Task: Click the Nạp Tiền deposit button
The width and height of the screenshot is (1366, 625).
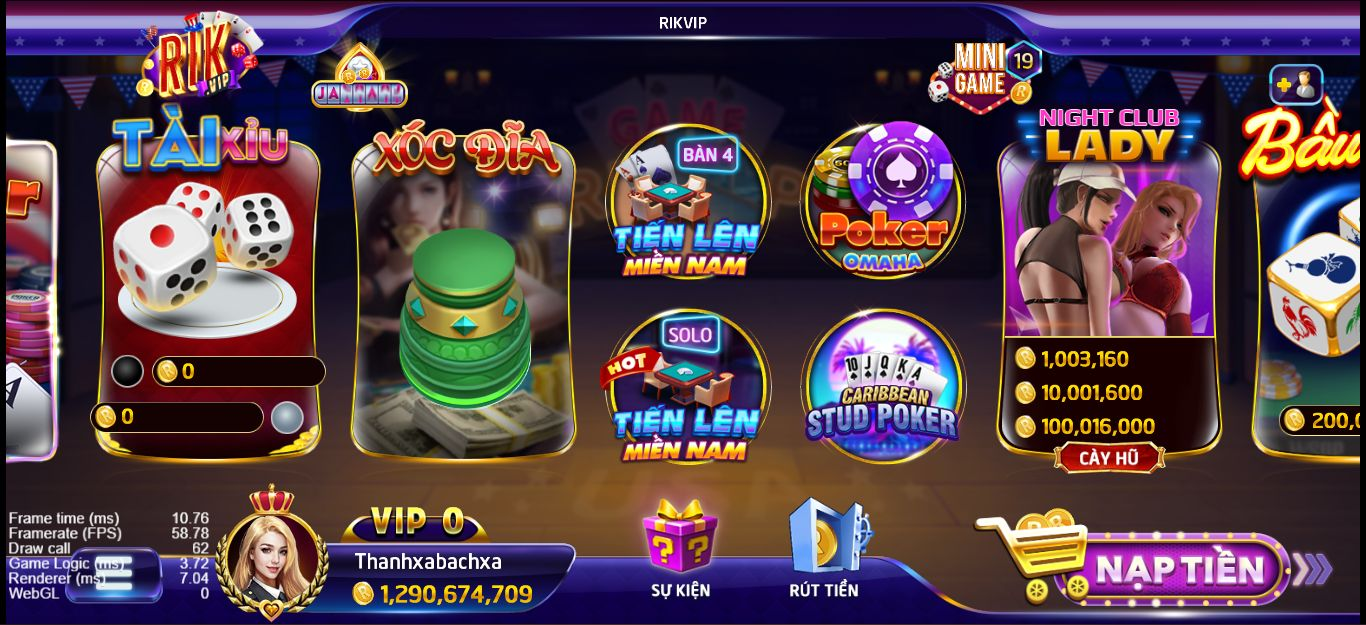Action: click(x=1180, y=570)
